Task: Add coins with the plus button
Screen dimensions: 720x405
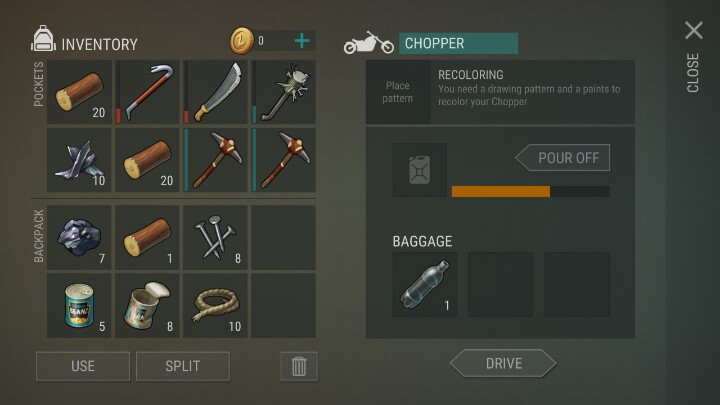Action: point(302,41)
